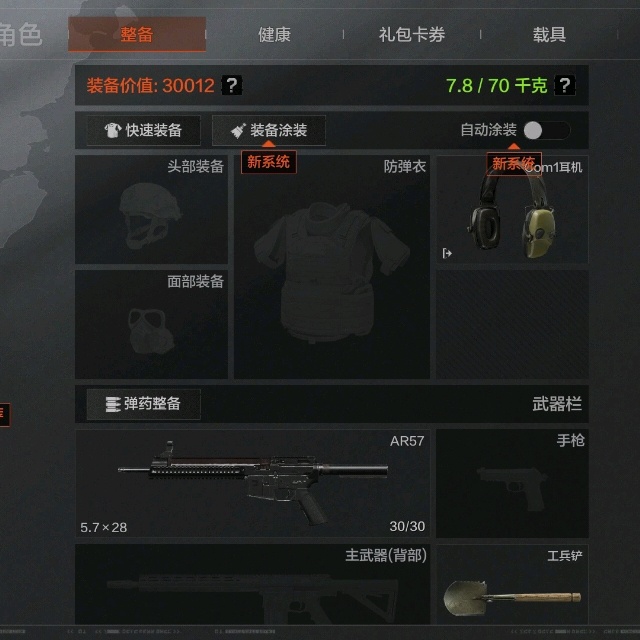Select the 手枪 pistol slot

coord(512,484)
